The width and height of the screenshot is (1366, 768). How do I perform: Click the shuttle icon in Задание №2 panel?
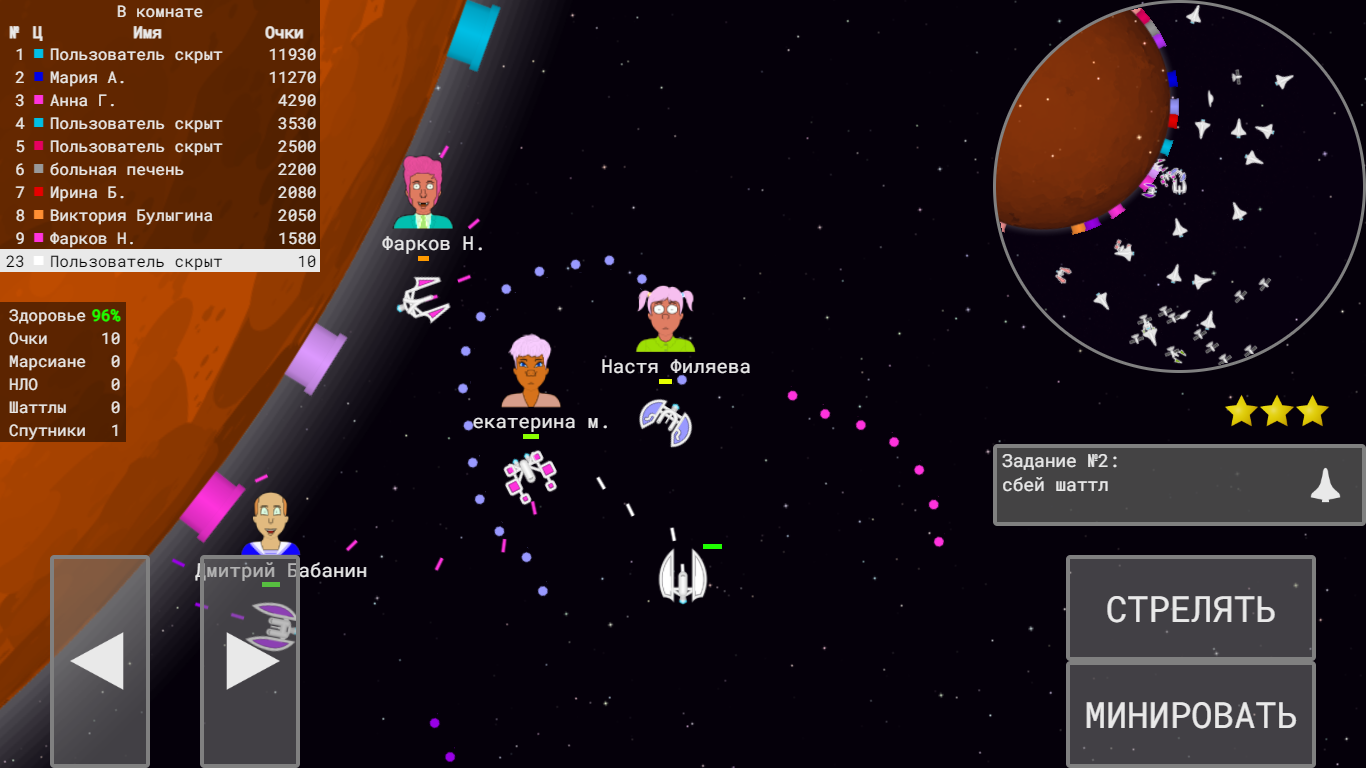1327,484
